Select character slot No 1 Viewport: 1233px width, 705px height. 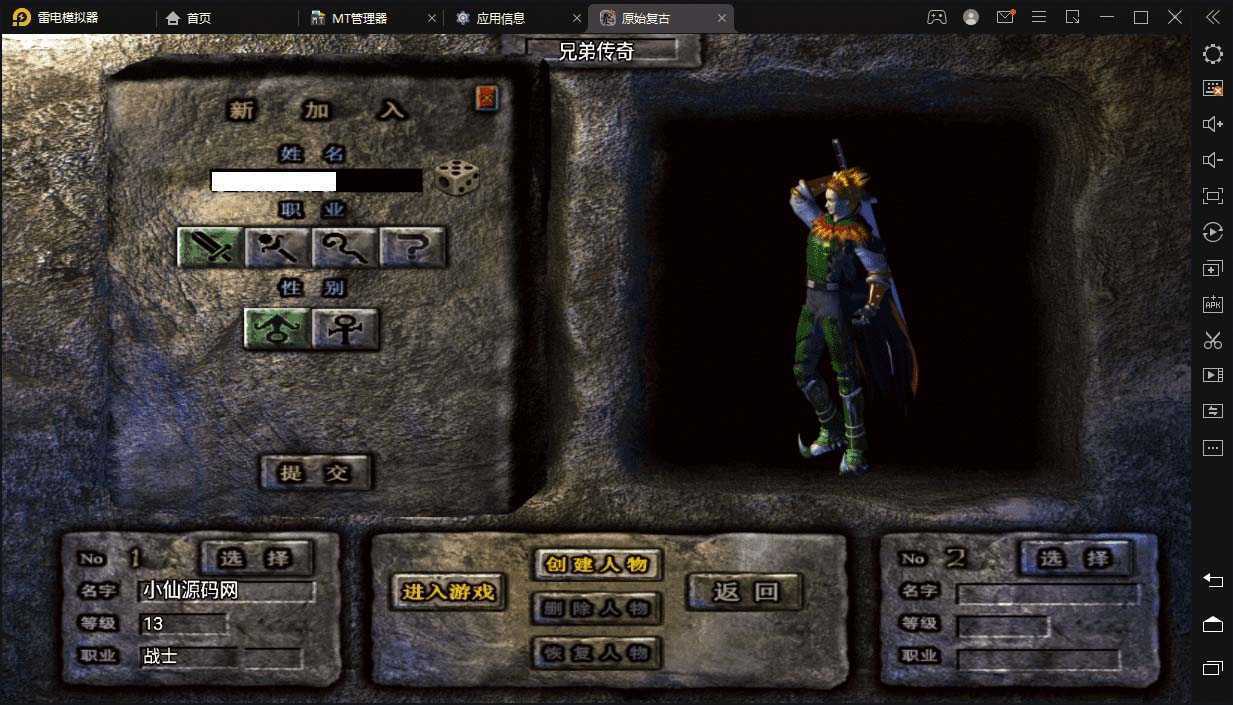coord(257,557)
